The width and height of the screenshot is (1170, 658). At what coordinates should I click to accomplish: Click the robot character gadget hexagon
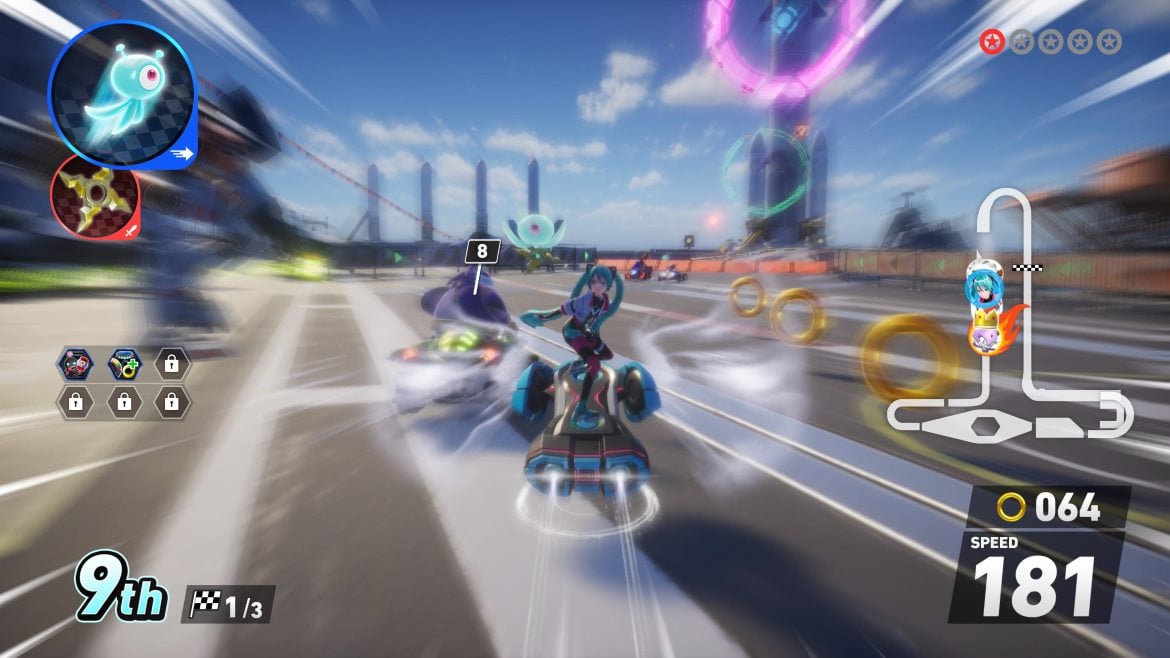point(75,363)
